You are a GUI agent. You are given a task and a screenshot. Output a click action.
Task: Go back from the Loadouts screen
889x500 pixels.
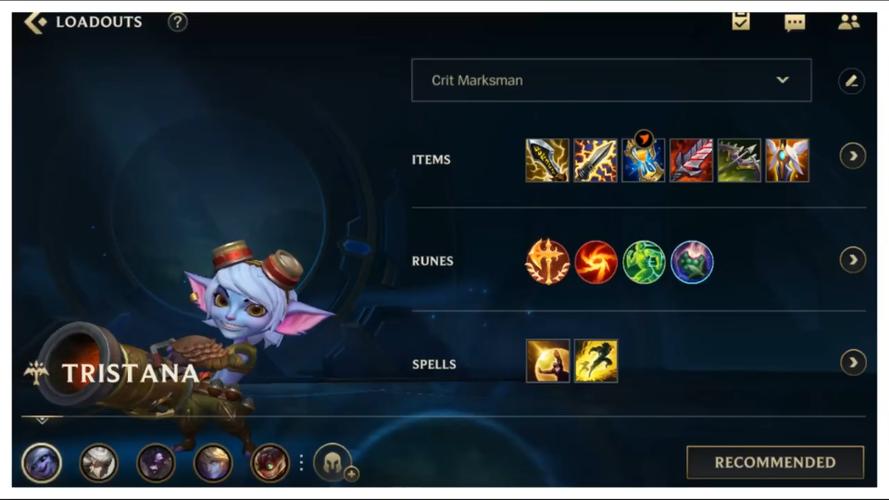(36, 22)
